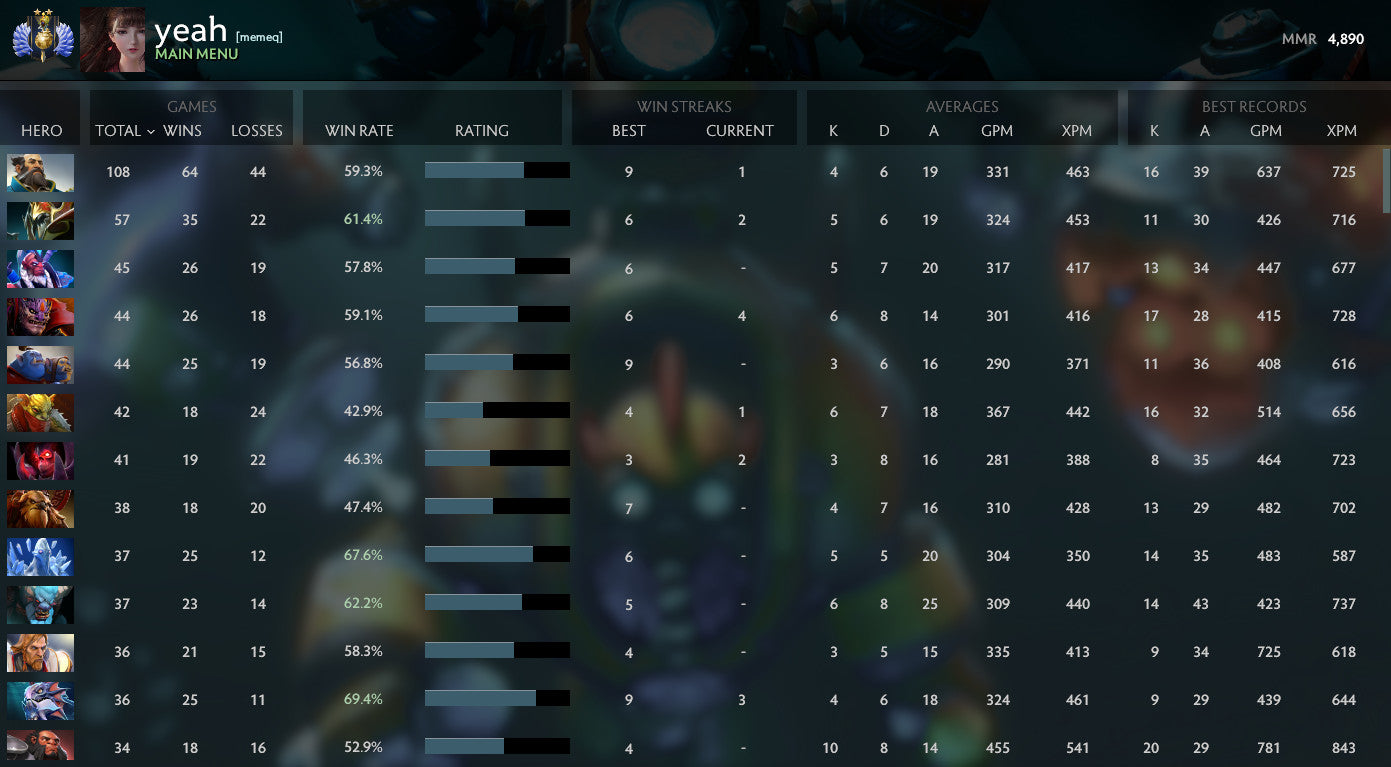Sort heroes by the WINS column
The height and width of the screenshot is (767, 1391).
pos(182,131)
